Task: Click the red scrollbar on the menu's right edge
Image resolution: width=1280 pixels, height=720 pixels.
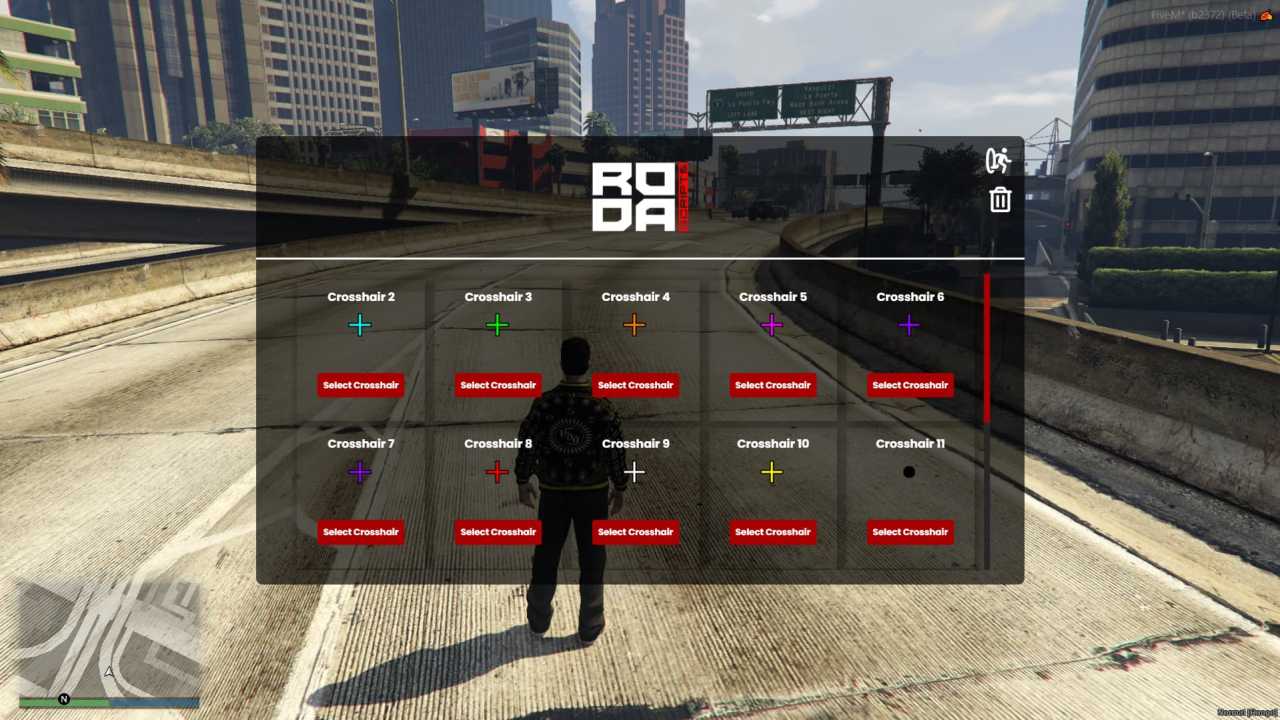Action: coord(986,345)
